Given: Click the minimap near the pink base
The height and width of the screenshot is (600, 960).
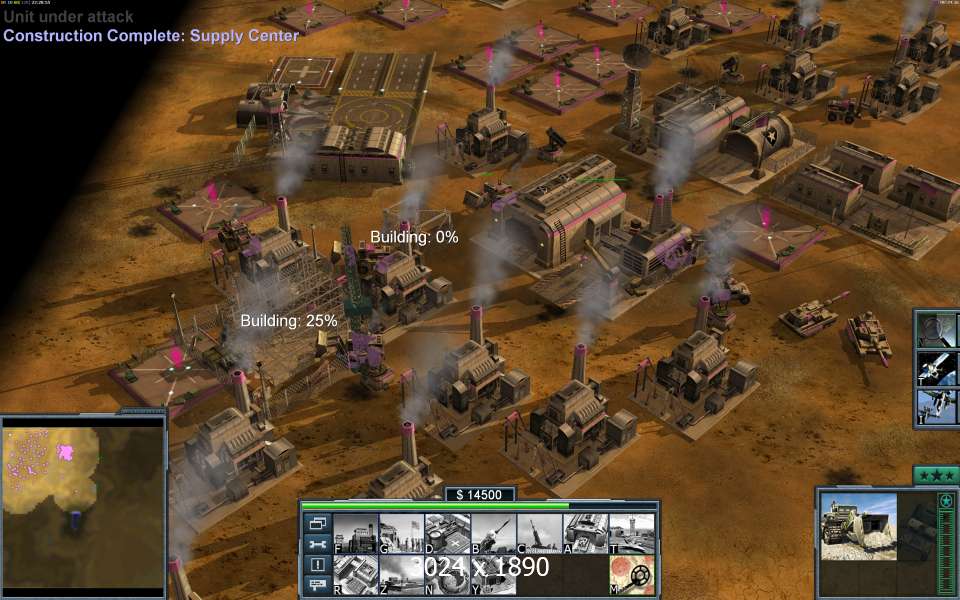Looking at the screenshot, I should pyautogui.click(x=66, y=453).
